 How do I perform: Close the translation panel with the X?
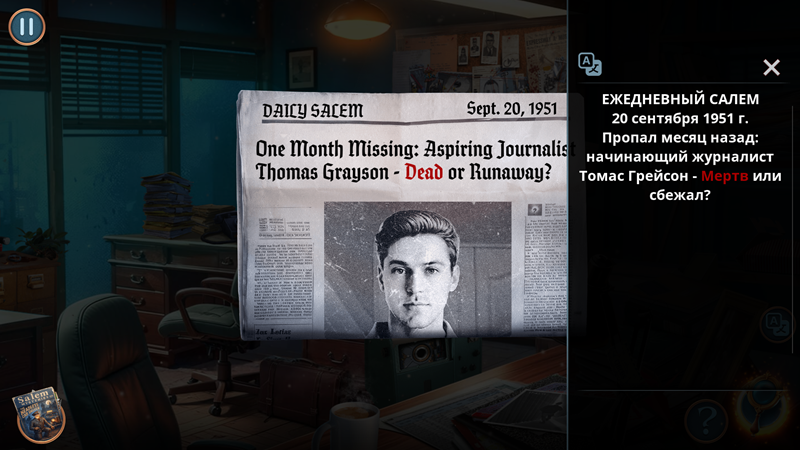[x=771, y=67]
